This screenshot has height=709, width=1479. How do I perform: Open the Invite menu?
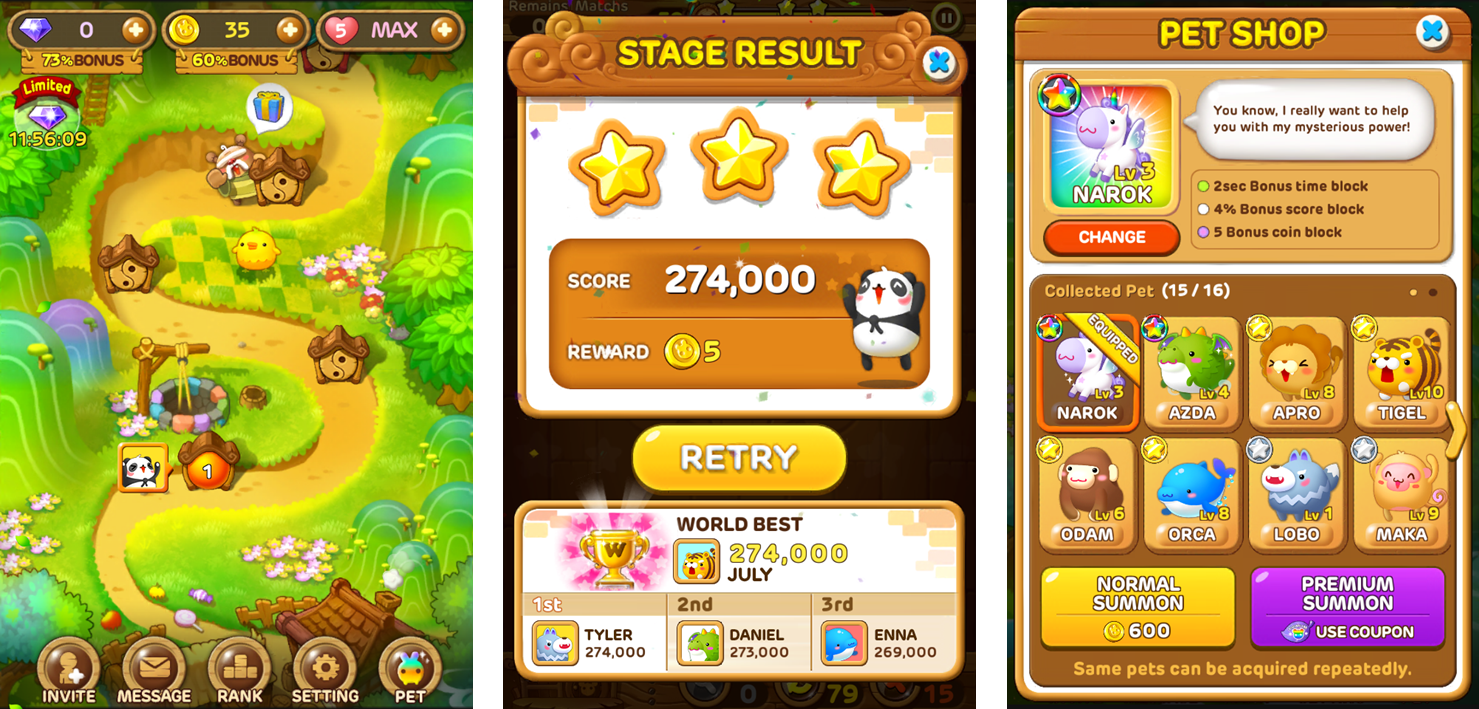68,671
